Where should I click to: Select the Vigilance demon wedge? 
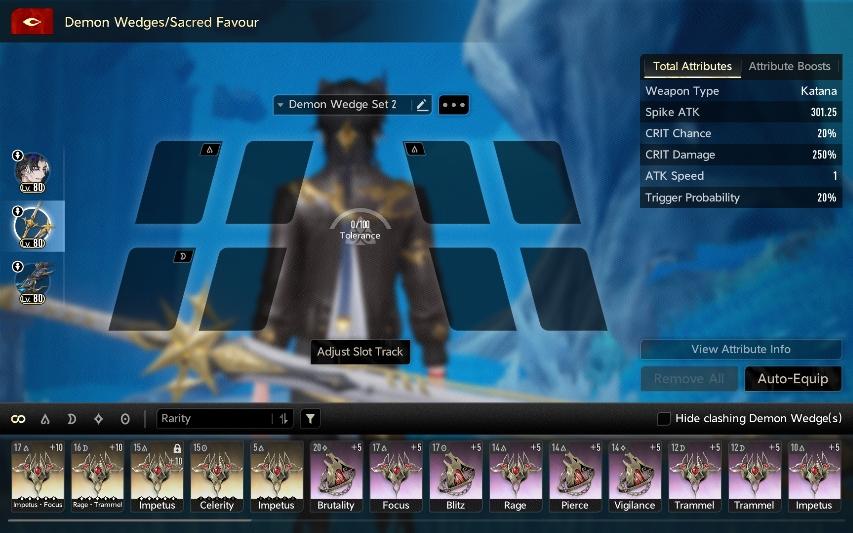[x=635, y=477]
